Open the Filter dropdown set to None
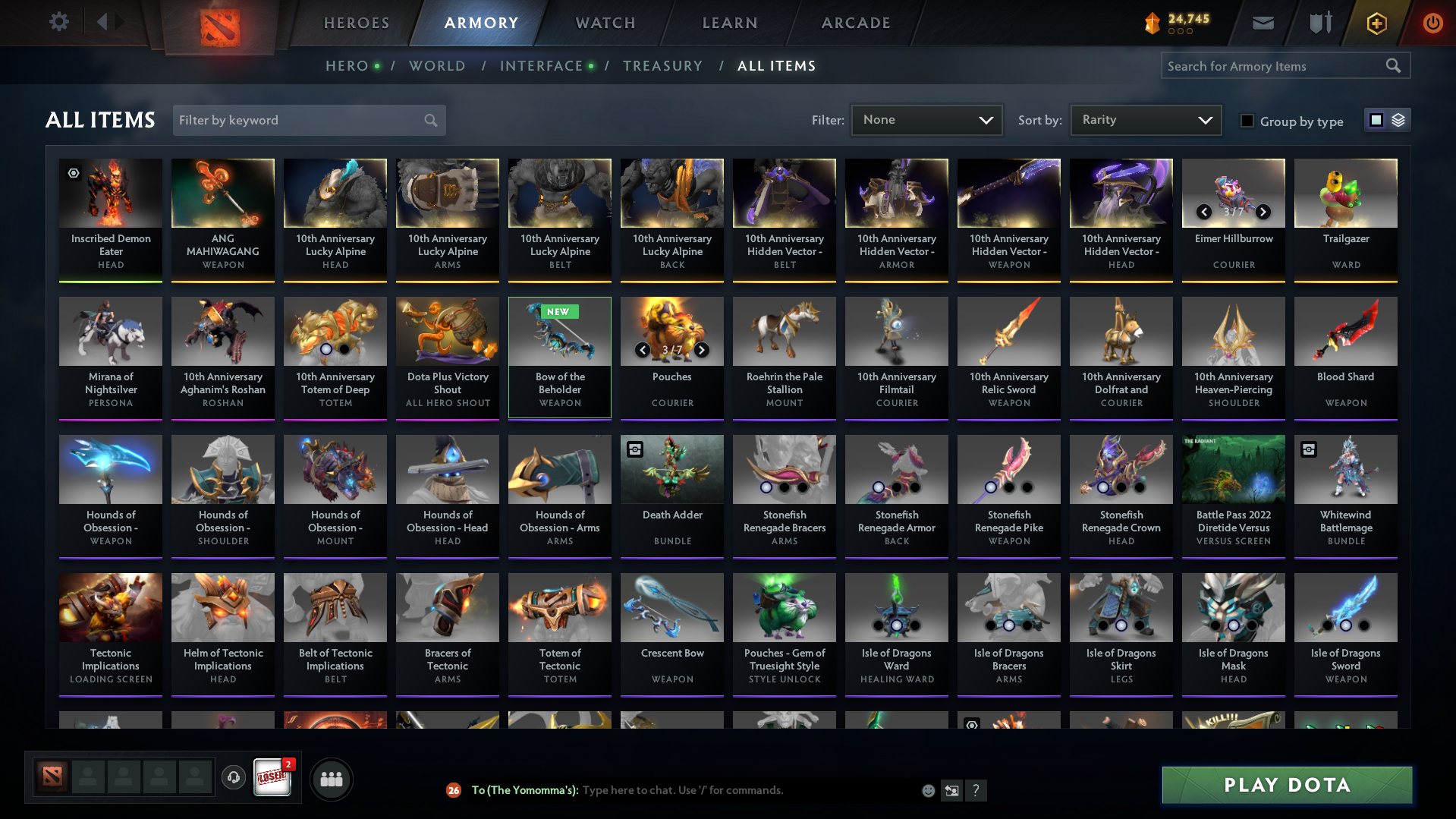This screenshot has width=1456, height=819. 926,120
